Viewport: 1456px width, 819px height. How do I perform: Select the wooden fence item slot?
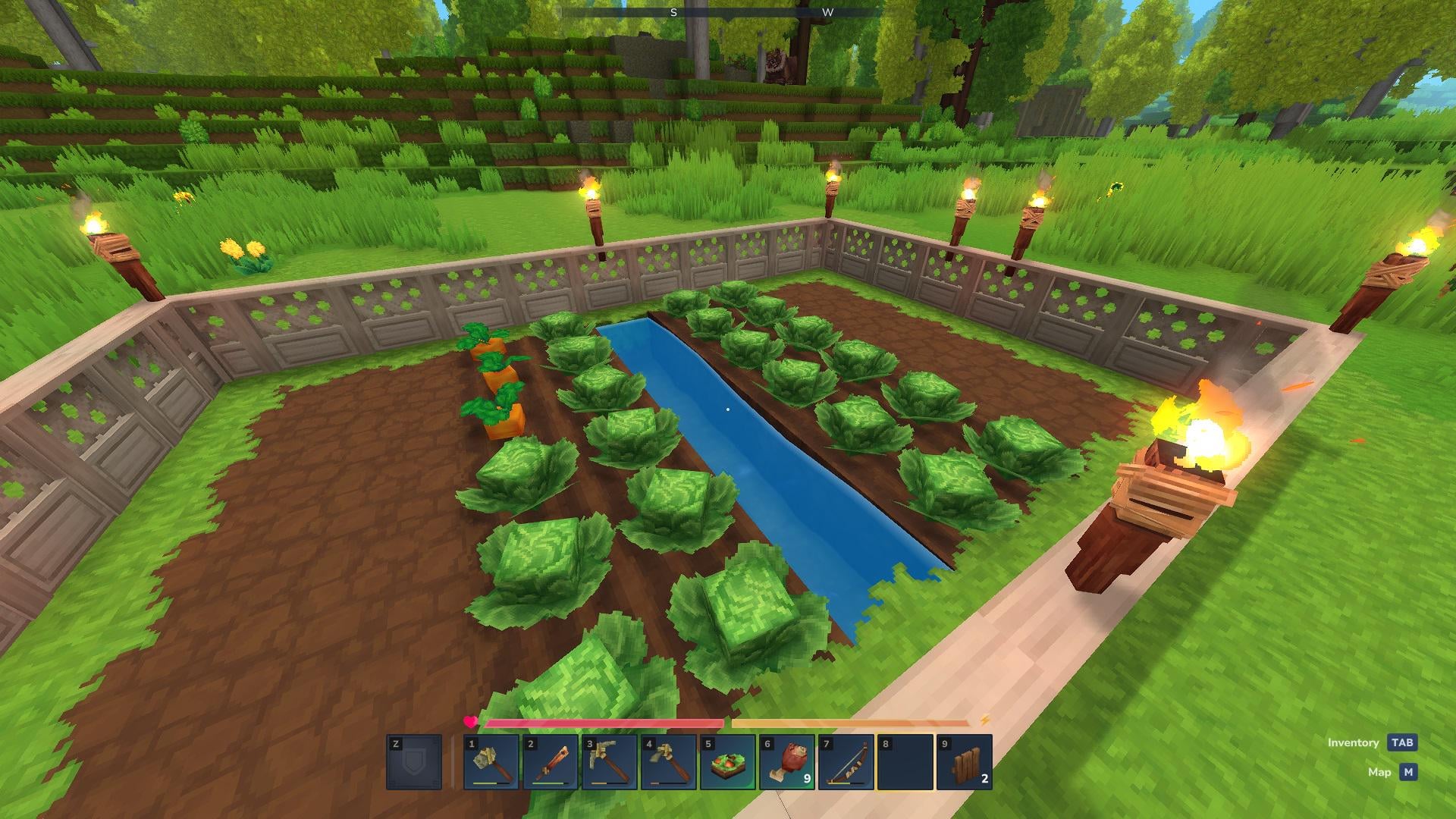[965, 762]
